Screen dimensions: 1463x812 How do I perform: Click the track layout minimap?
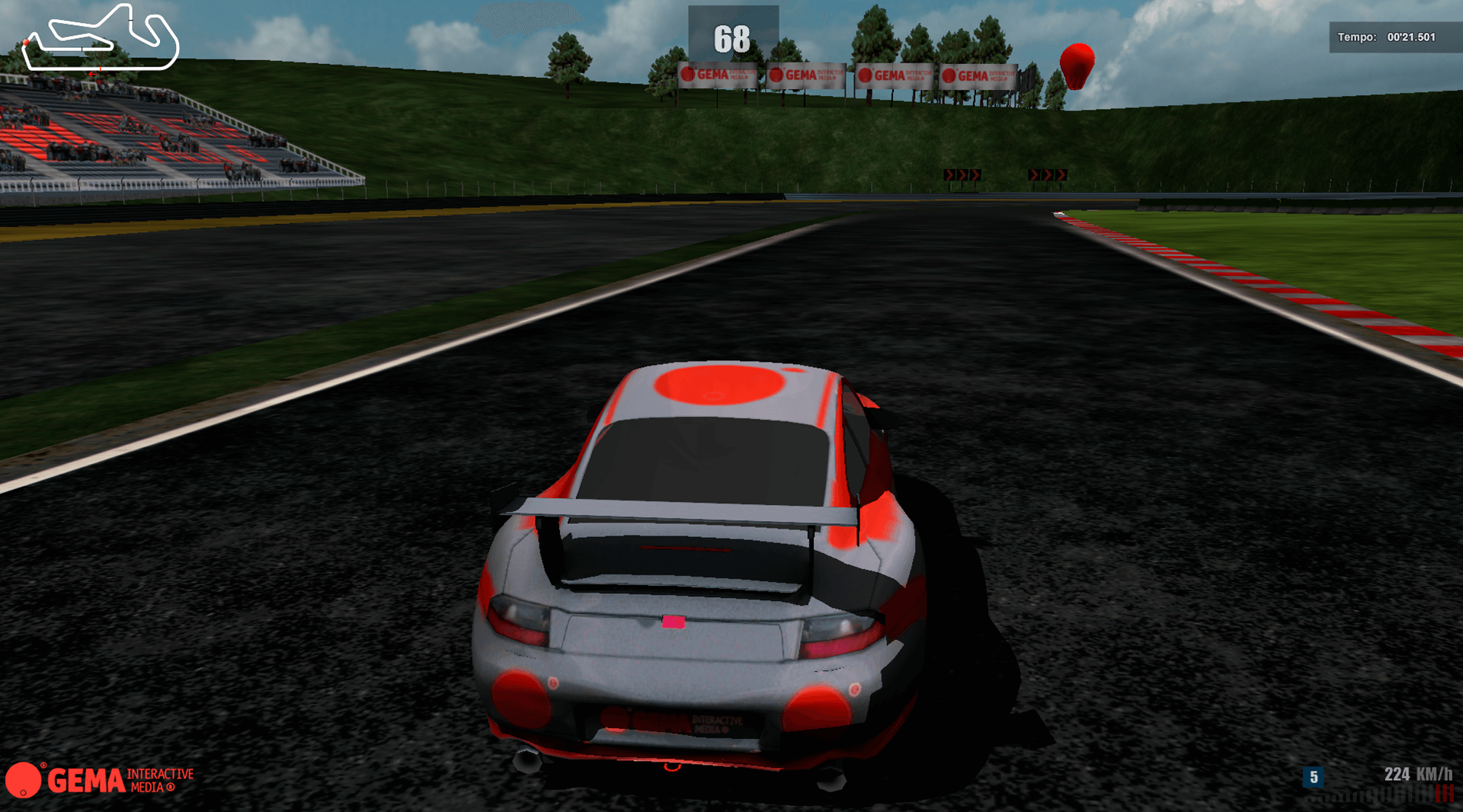pos(101,40)
